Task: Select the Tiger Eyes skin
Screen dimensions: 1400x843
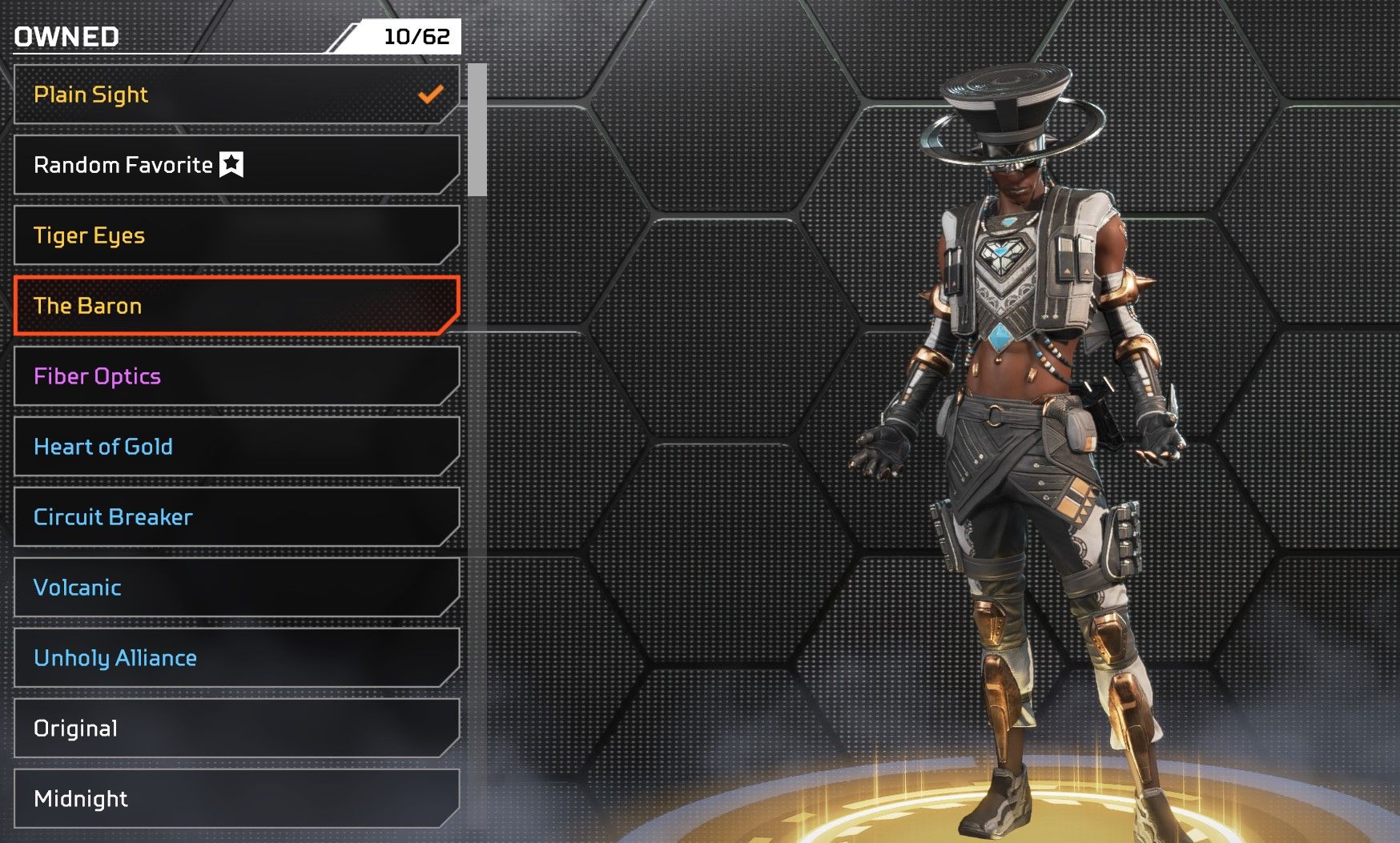Action: point(236,235)
